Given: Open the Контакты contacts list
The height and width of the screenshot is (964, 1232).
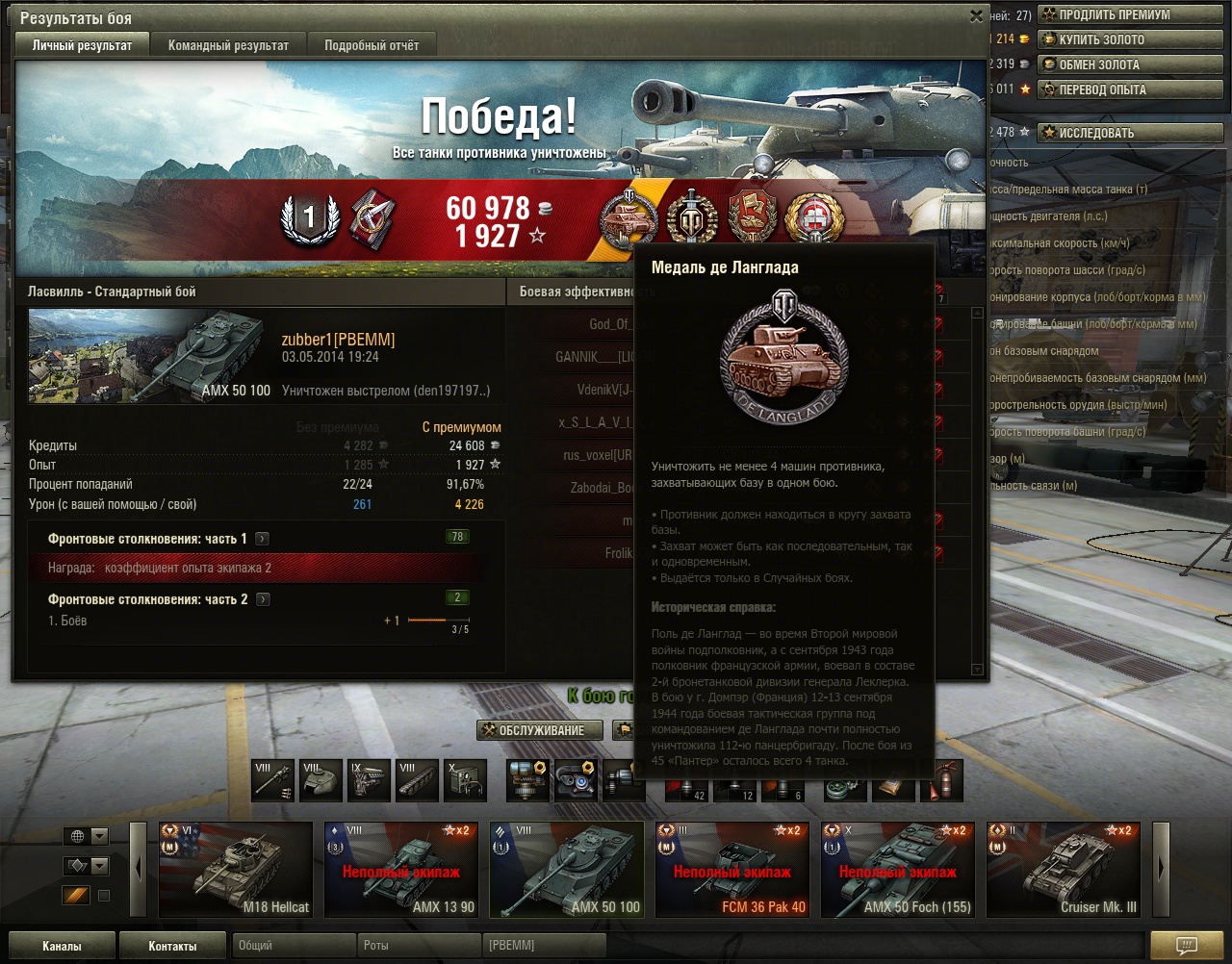Looking at the screenshot, I should click(x=173, y=946).
